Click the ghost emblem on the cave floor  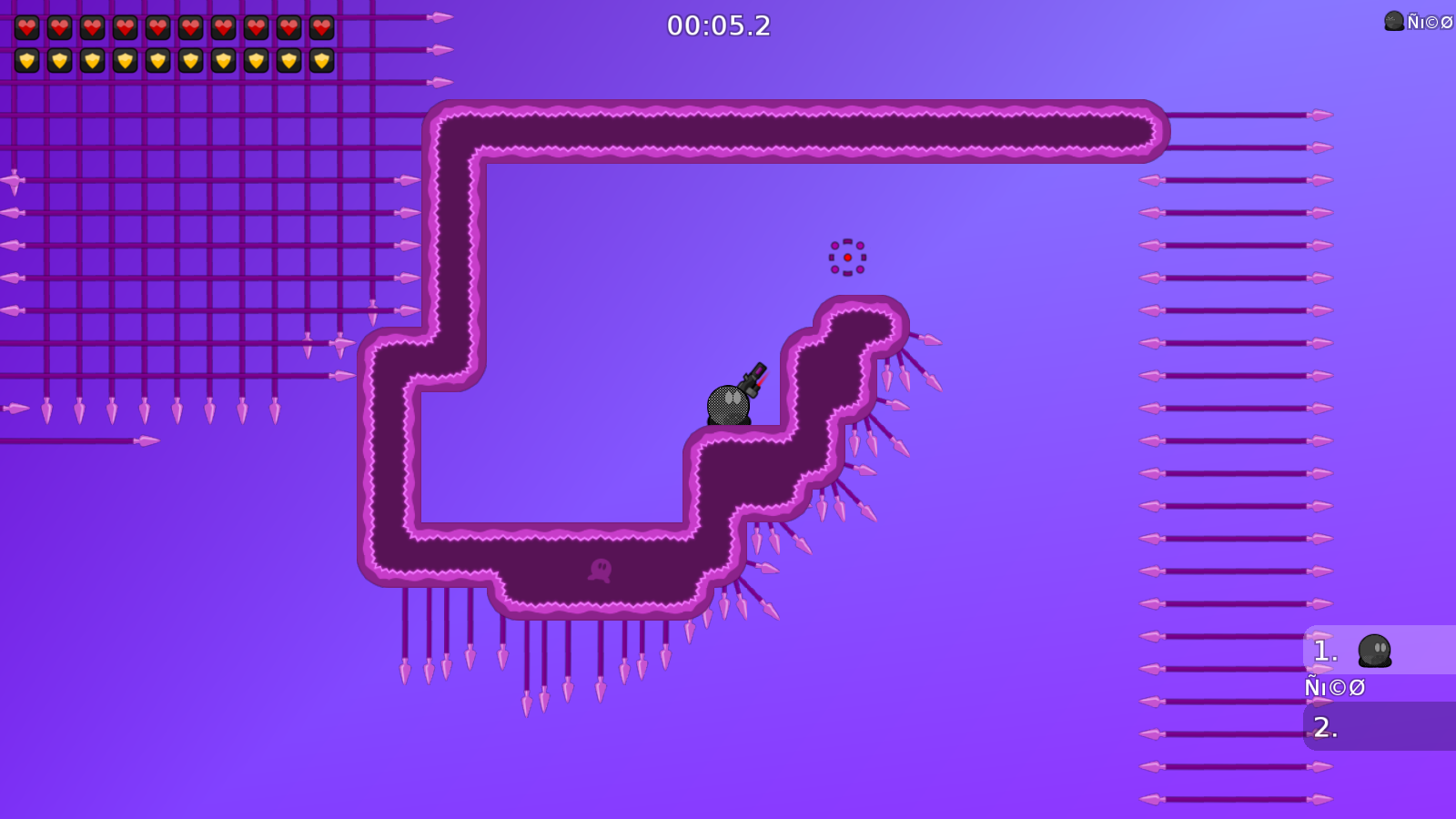(600, 569)
